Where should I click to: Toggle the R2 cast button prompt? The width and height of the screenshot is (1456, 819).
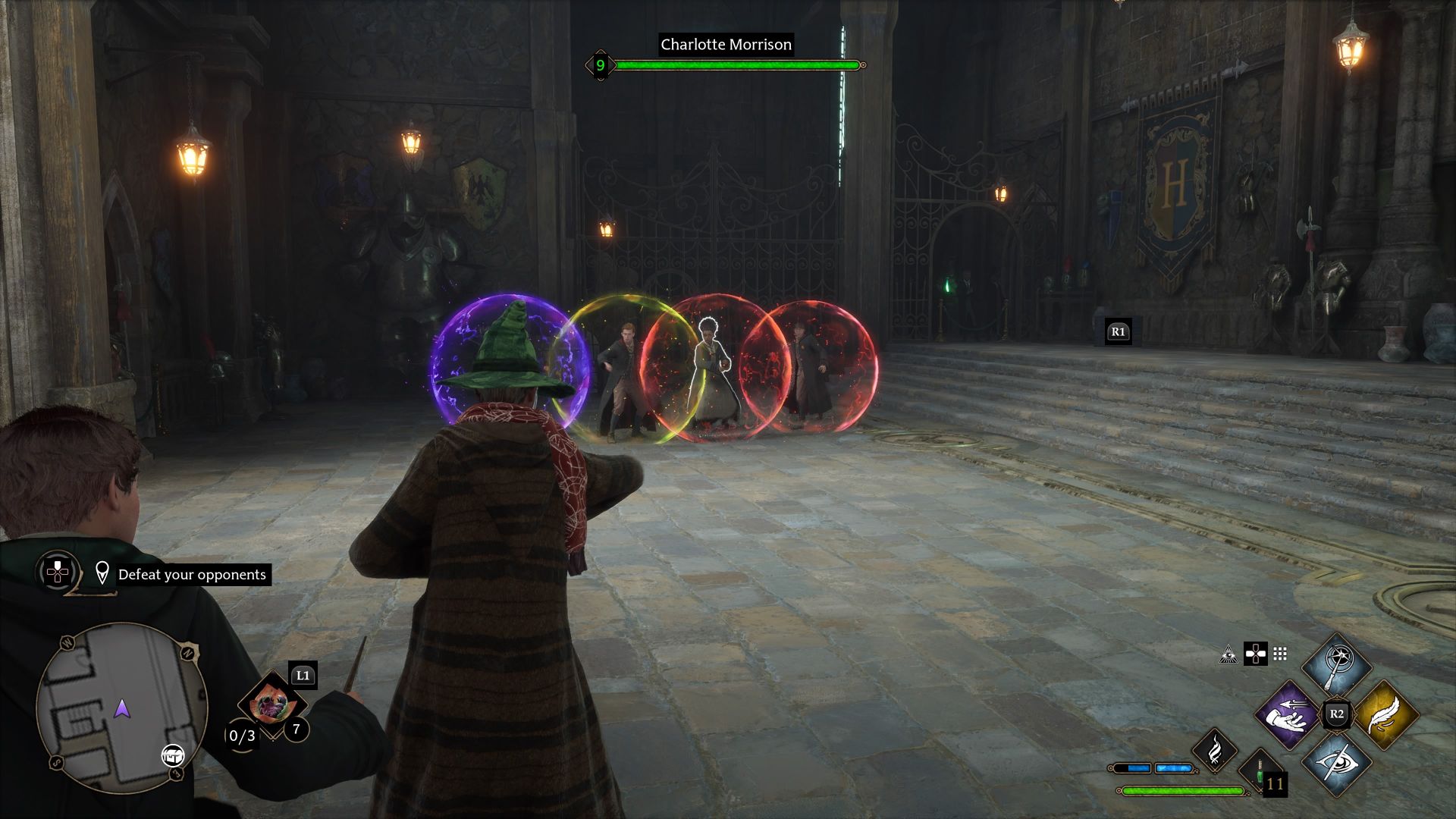1338,713
